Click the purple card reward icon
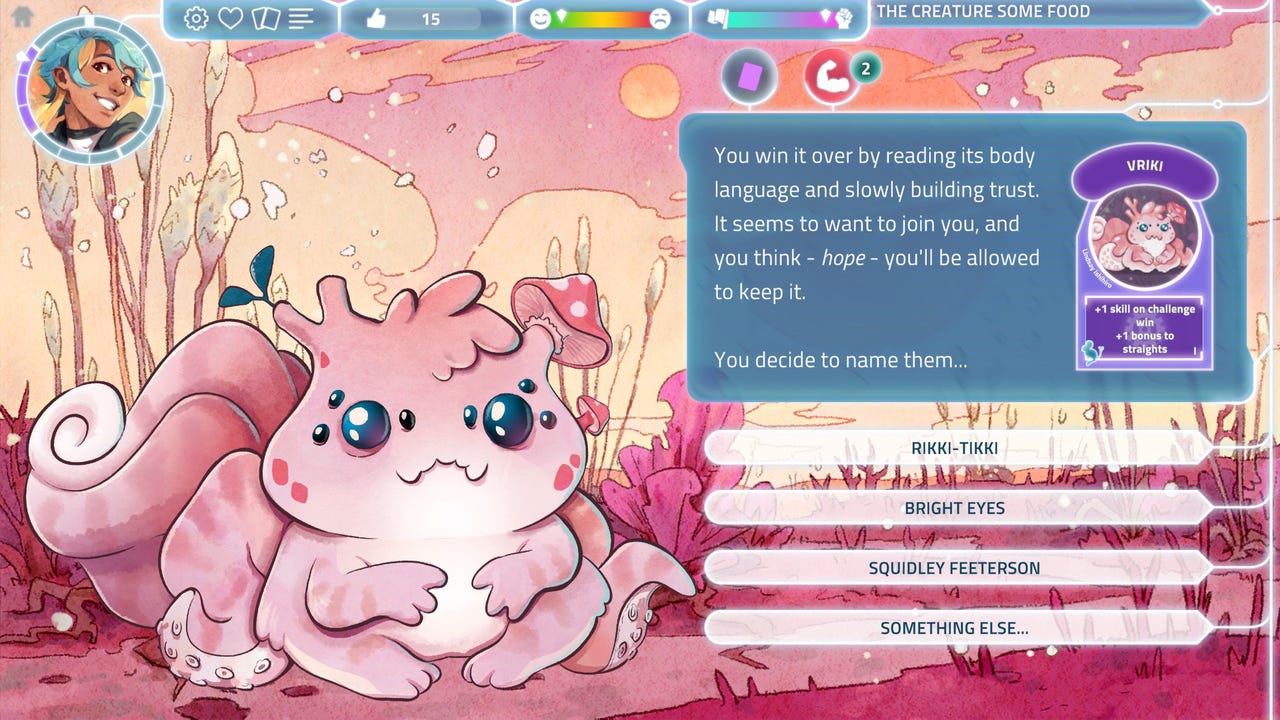1280x720 pixels. pos(749,77)
